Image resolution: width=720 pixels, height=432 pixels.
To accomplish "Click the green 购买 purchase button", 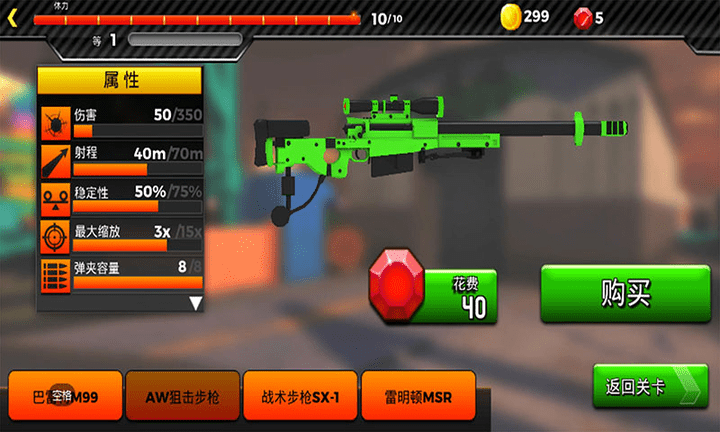I will pyautogui.click(x=624, y=294).
